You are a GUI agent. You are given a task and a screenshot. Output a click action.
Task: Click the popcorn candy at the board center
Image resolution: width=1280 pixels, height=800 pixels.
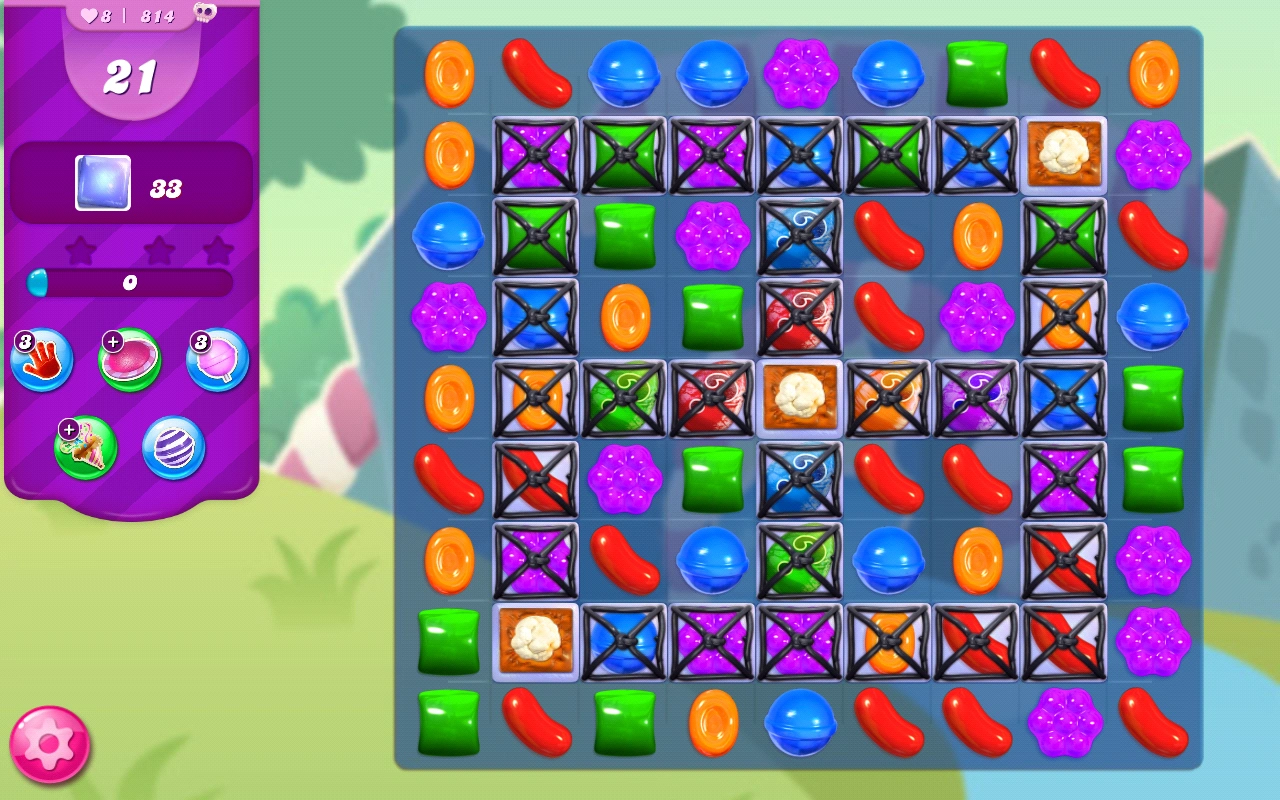[798, 396]
